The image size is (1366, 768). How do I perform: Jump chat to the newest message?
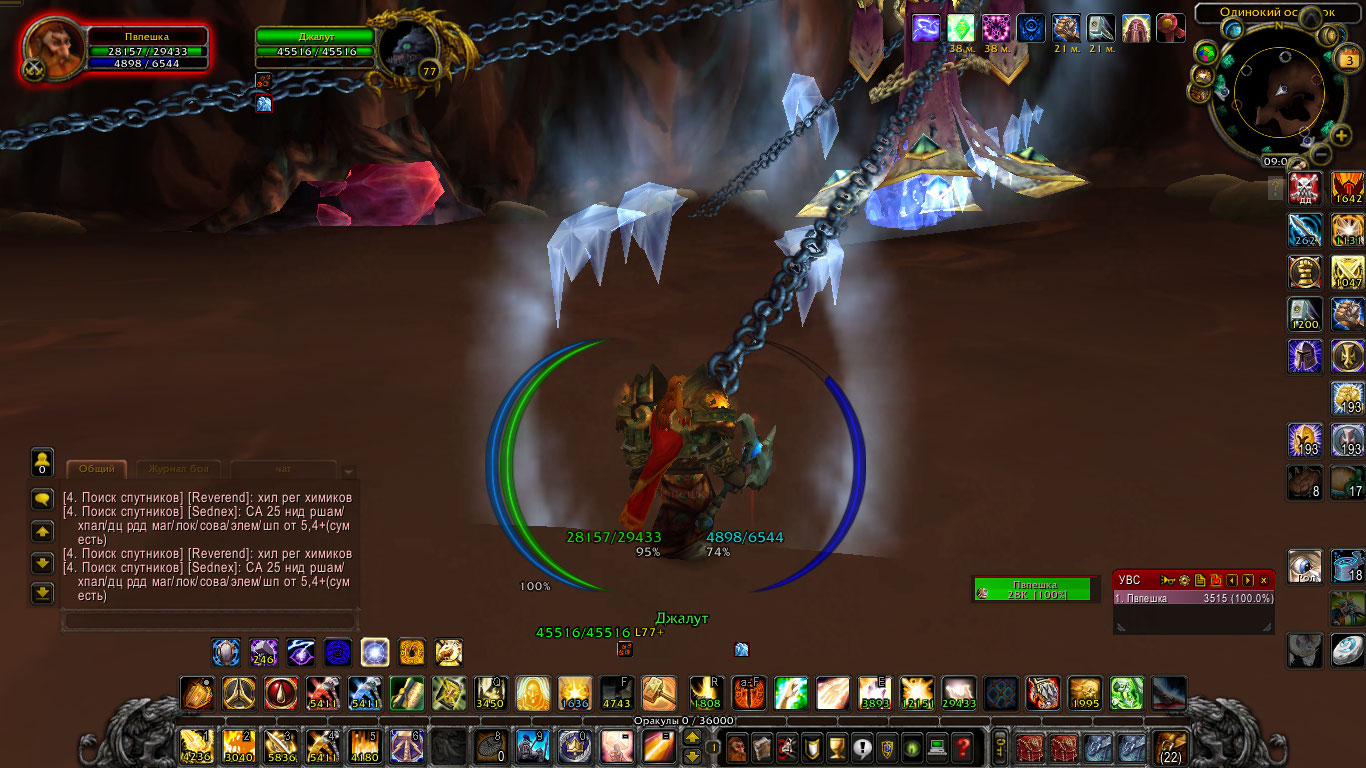(x=42, y=594)
